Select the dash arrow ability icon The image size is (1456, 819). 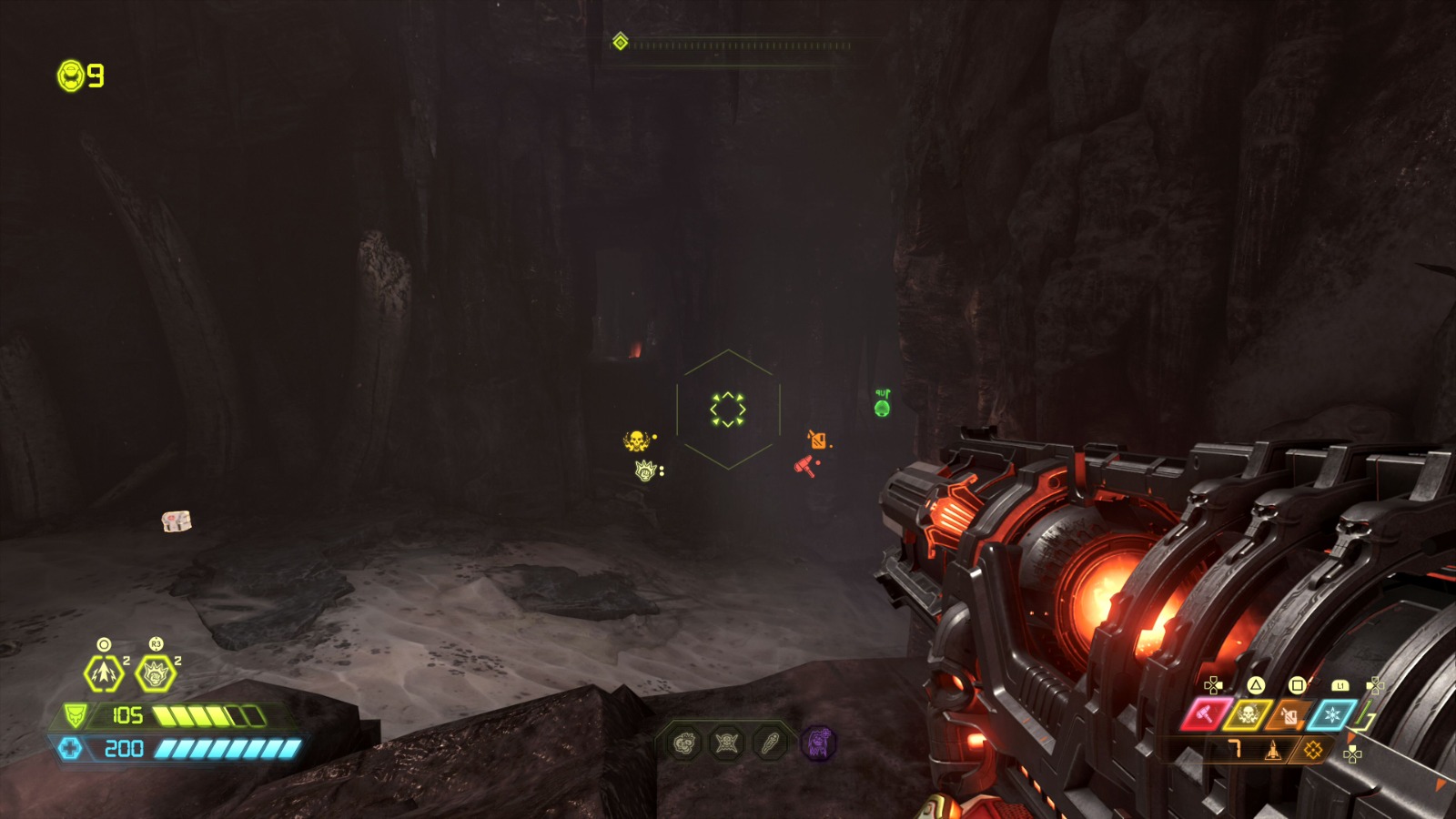(x=103, y=674)
